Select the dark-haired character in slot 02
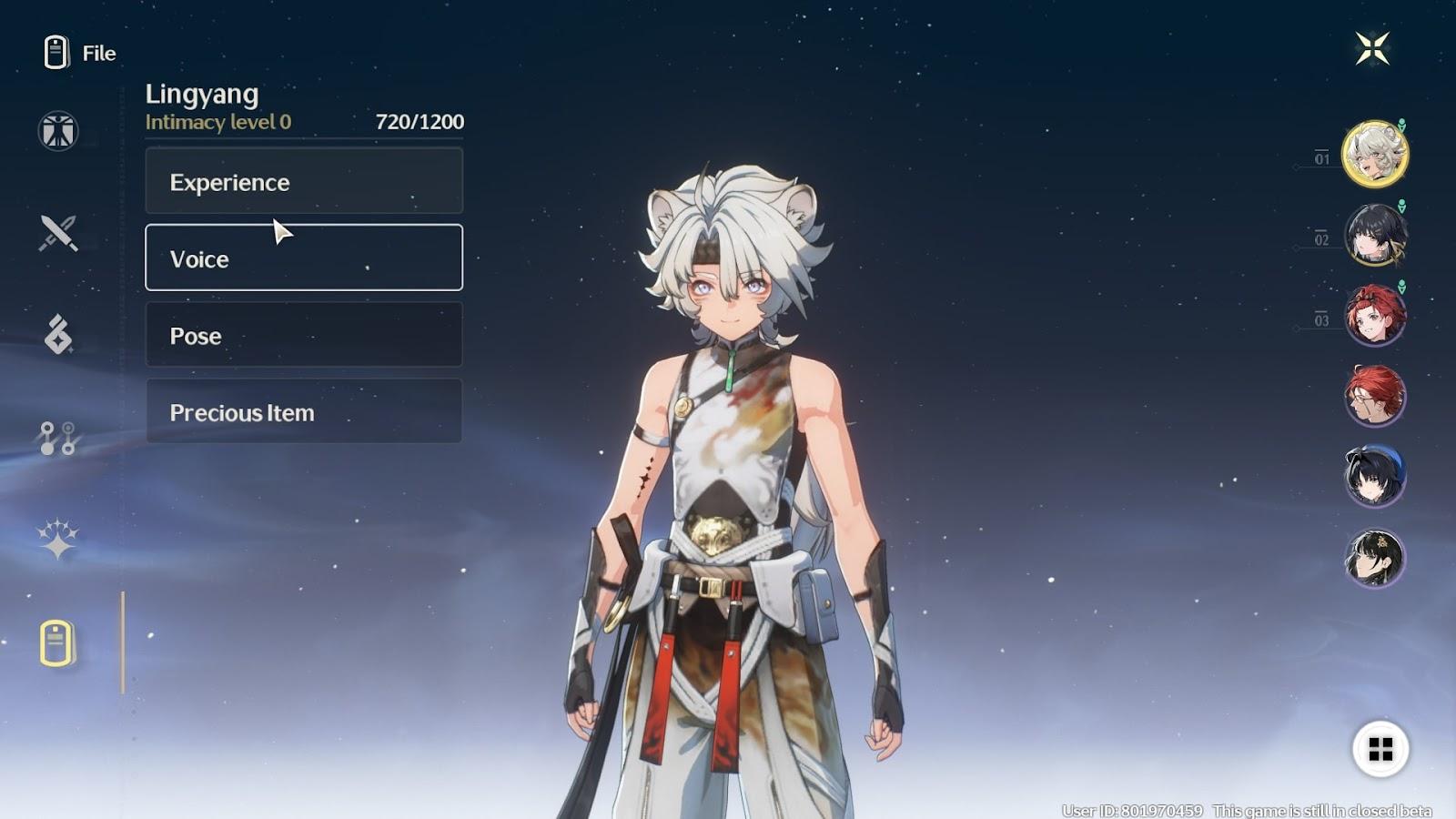The image size is (1456, 819). [x=1375, y=235]
